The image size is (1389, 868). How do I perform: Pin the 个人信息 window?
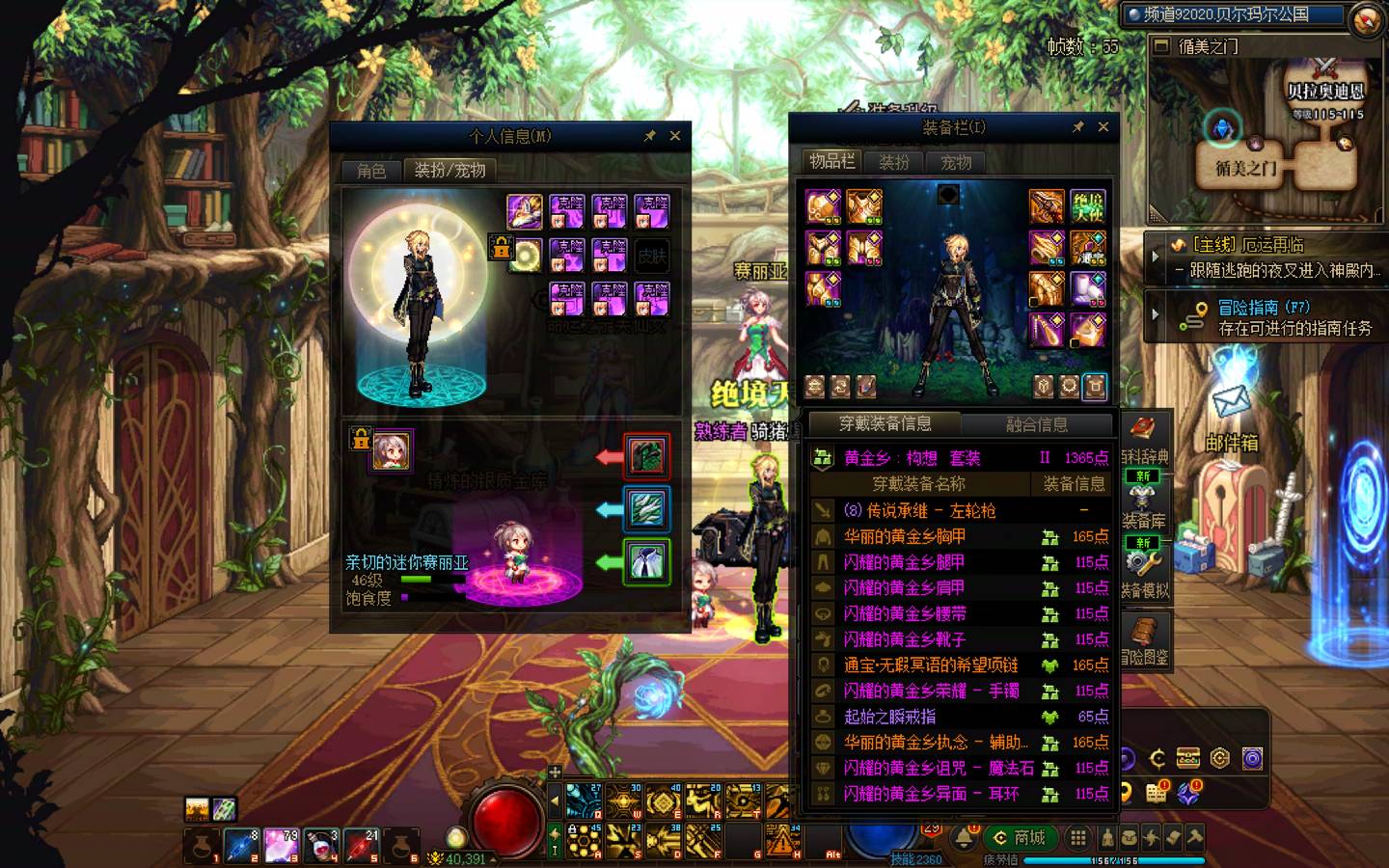[650, 136]
